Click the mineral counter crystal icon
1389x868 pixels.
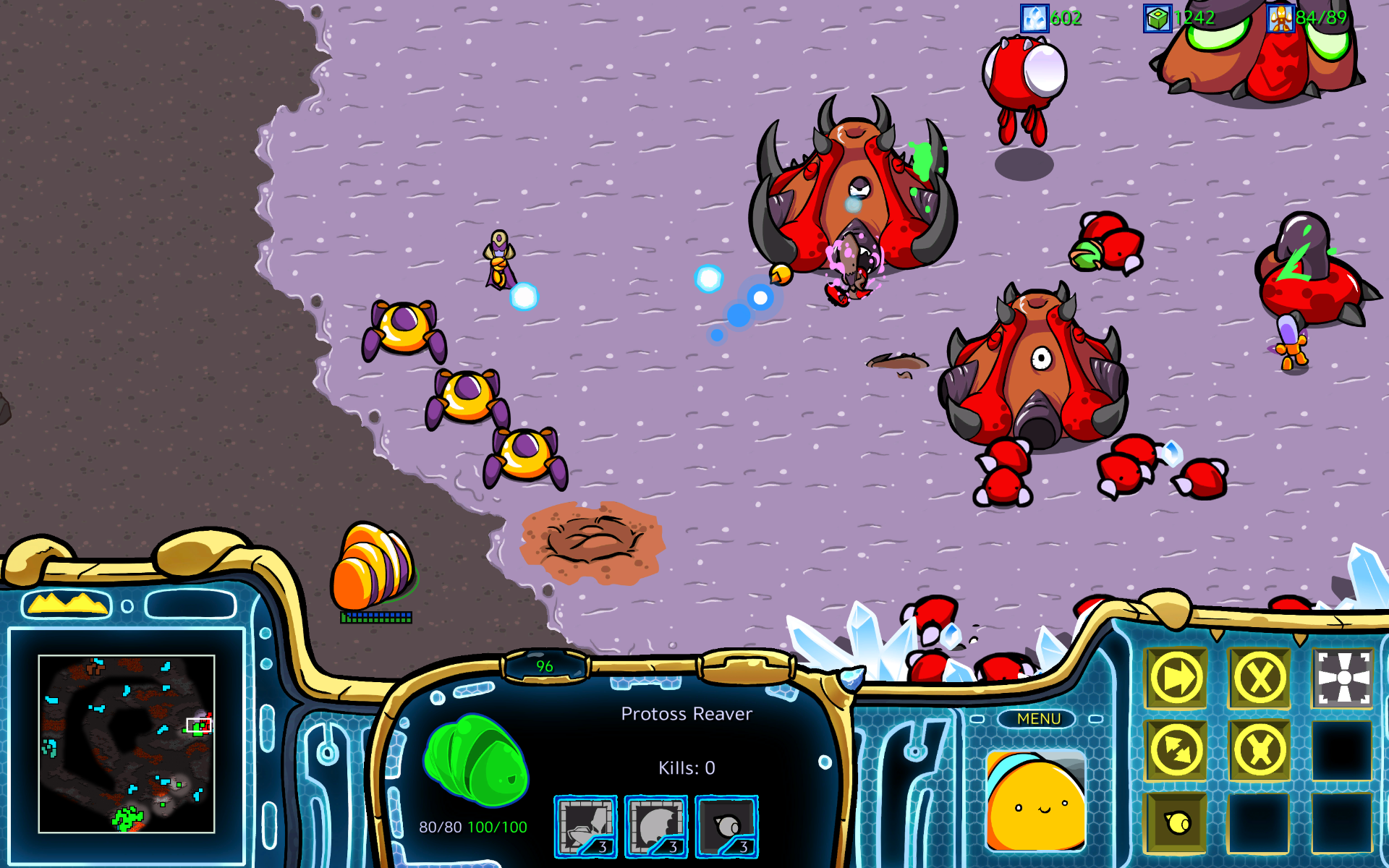1033,17
